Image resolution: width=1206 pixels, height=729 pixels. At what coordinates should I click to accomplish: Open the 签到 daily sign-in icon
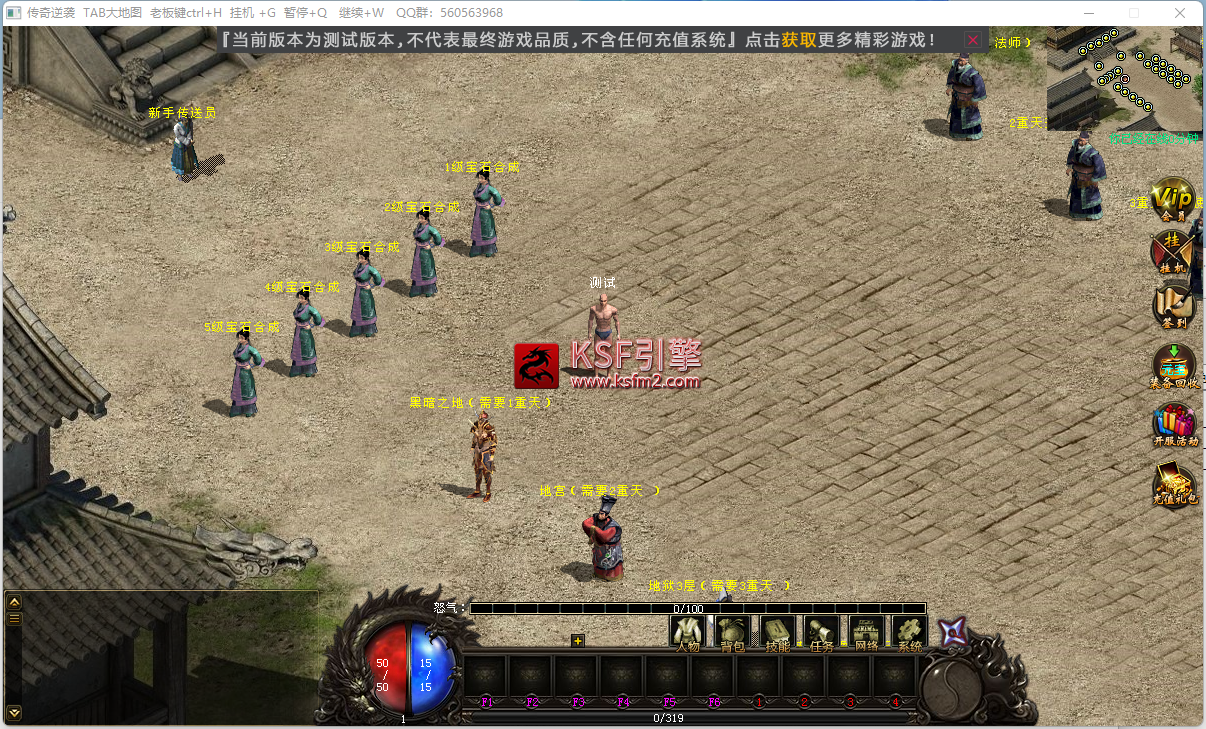click(x=1174, y=307)
